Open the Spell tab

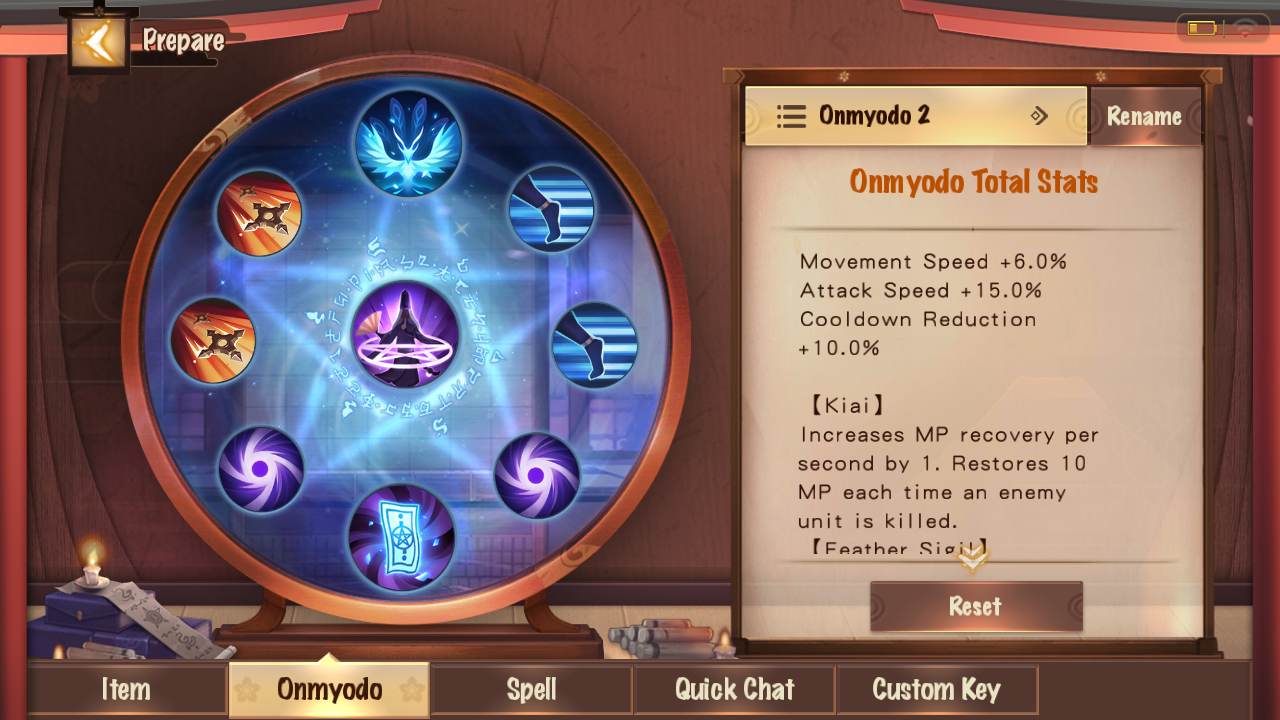[531, 690]
